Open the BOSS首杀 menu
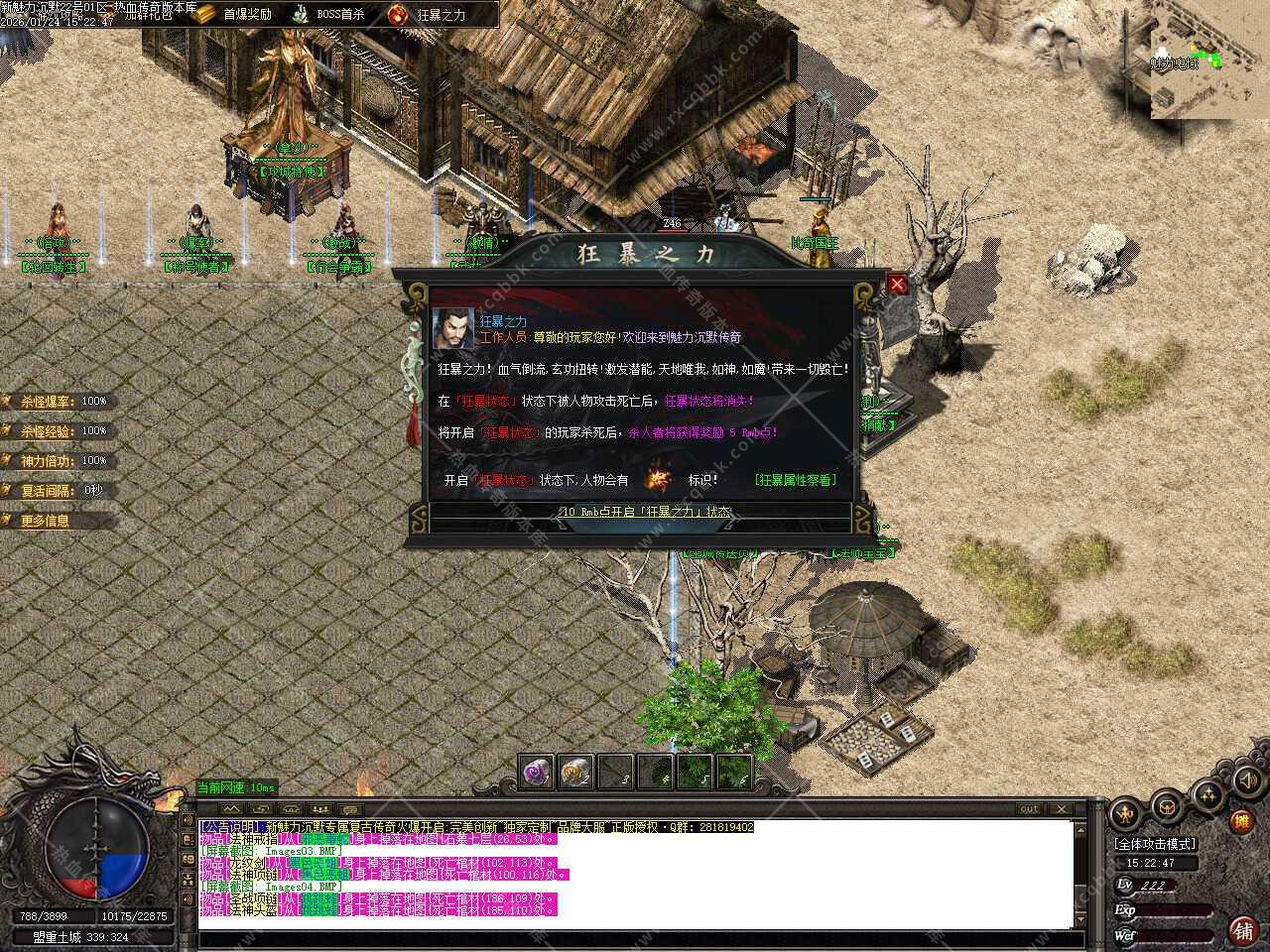Screen dimensions: 1270x952 [328, 14]
